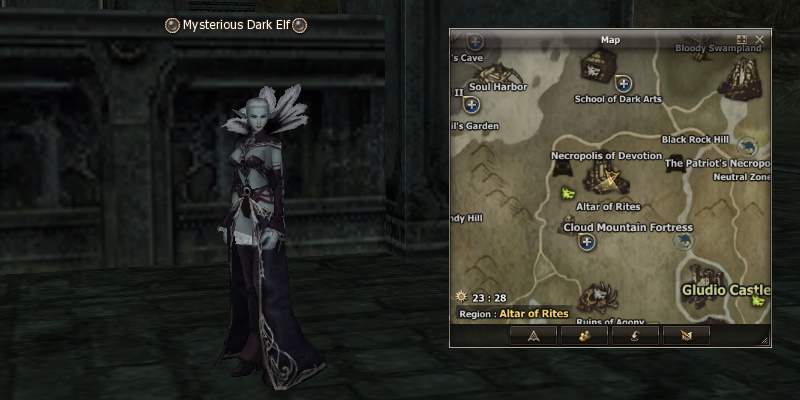800x400 pixels.
Task: Click the first button on the map's bottom bar
Action: tap(533, 336)
